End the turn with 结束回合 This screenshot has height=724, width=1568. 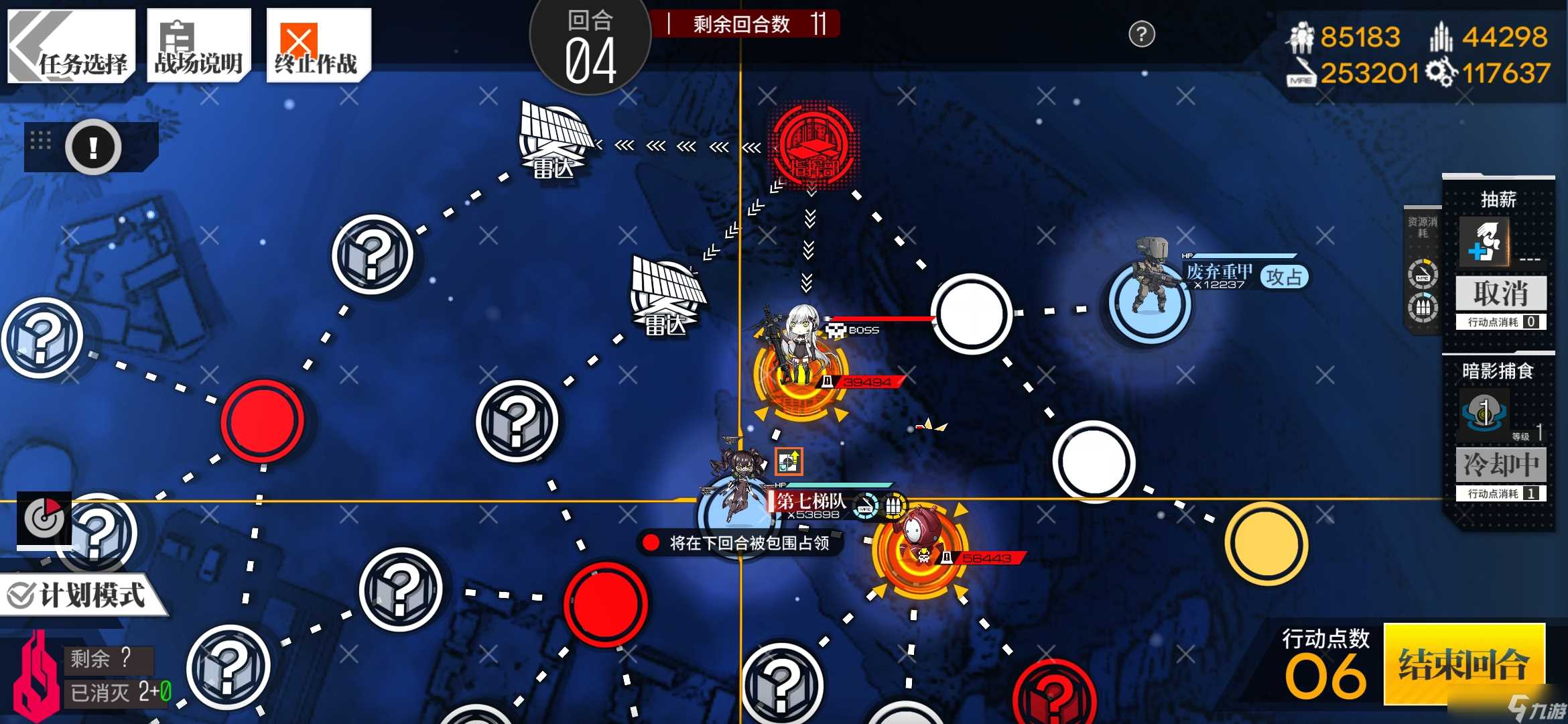click(1463, 664)
